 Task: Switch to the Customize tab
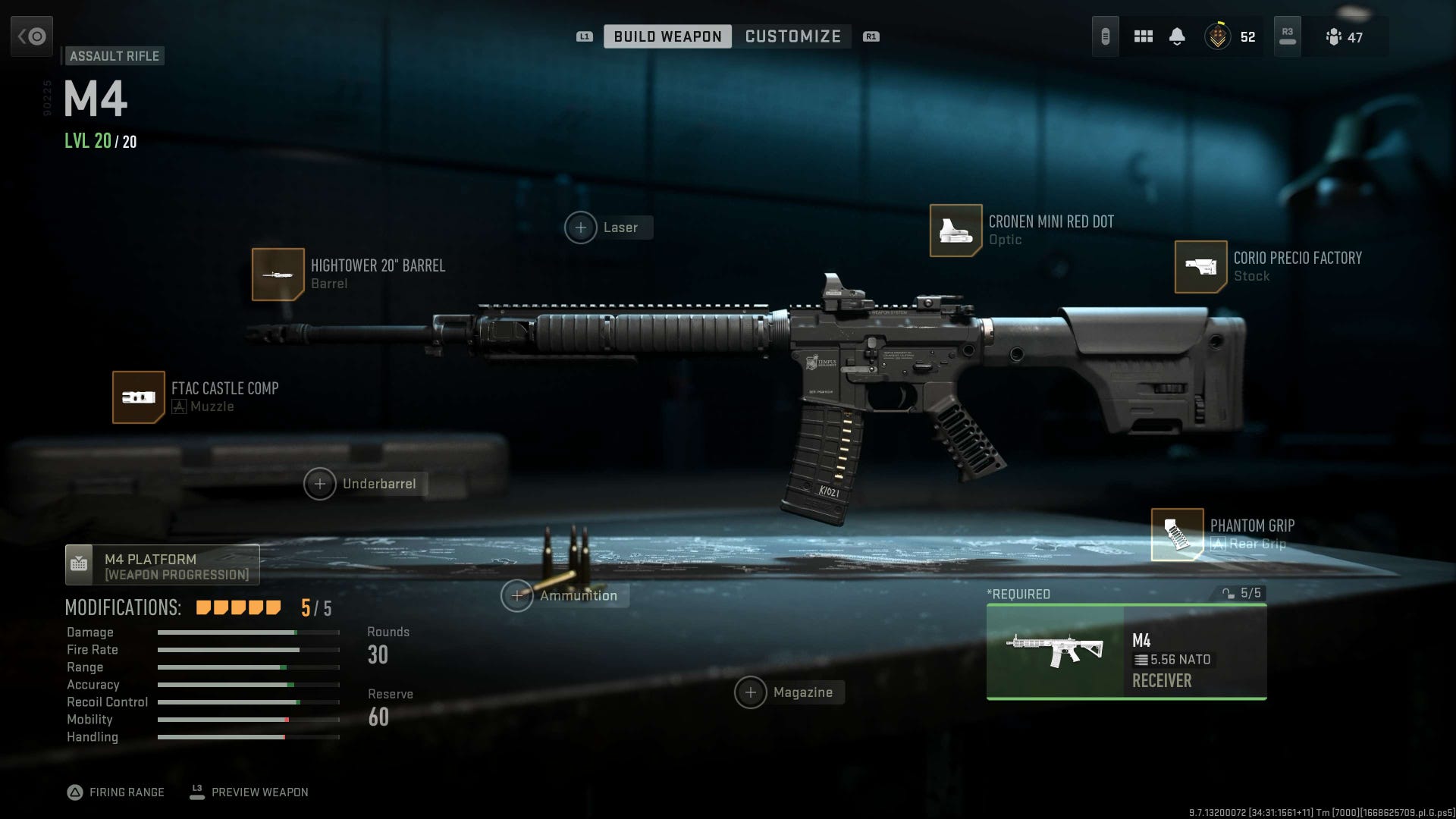tap(792, 36)
